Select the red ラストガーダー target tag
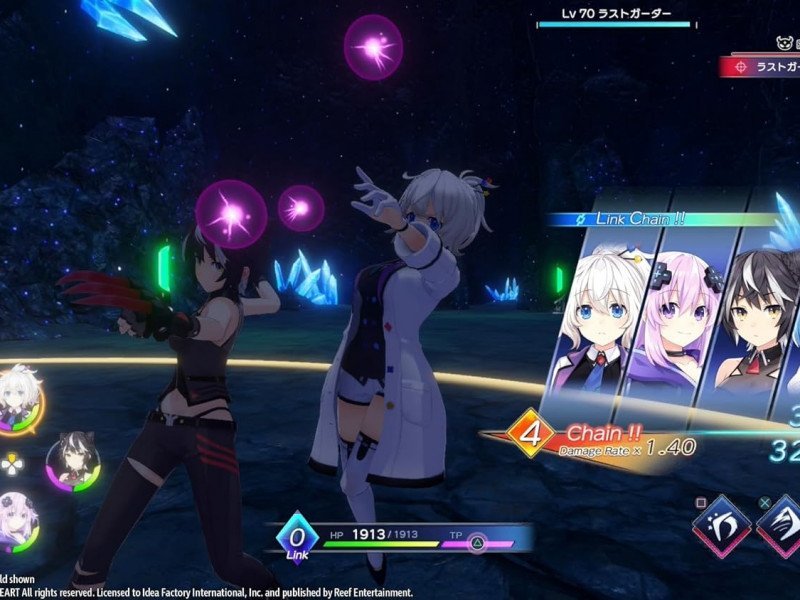 coord(761,67)
